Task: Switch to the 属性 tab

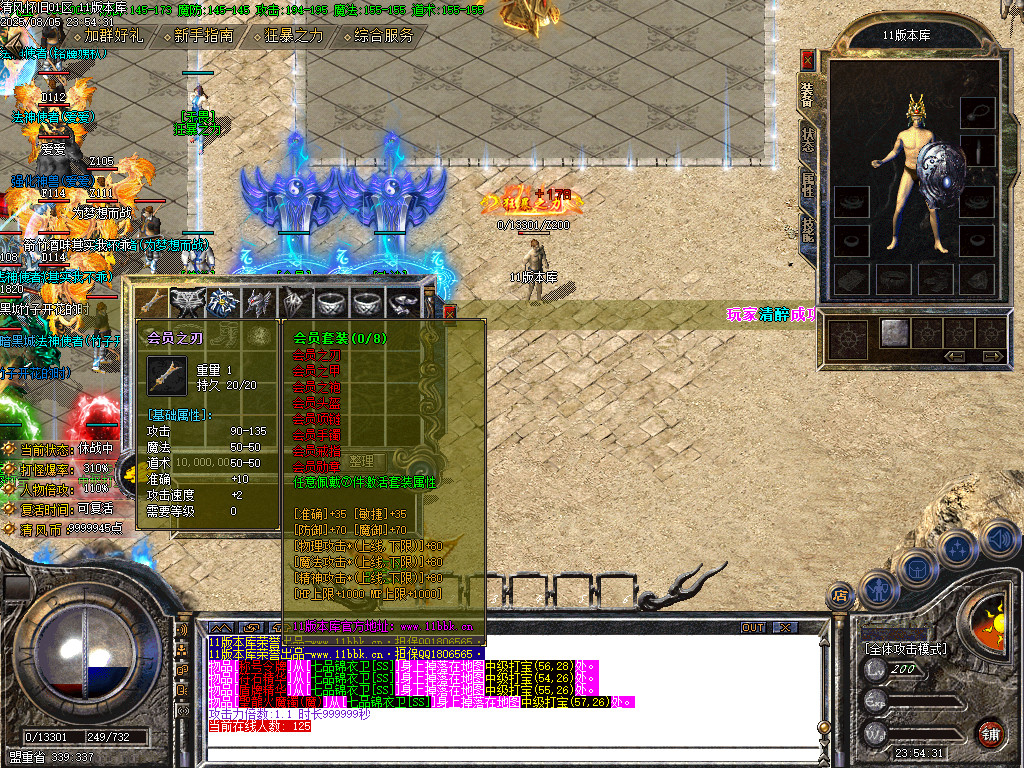Action: pyautogui.click(x=807, y=186)
